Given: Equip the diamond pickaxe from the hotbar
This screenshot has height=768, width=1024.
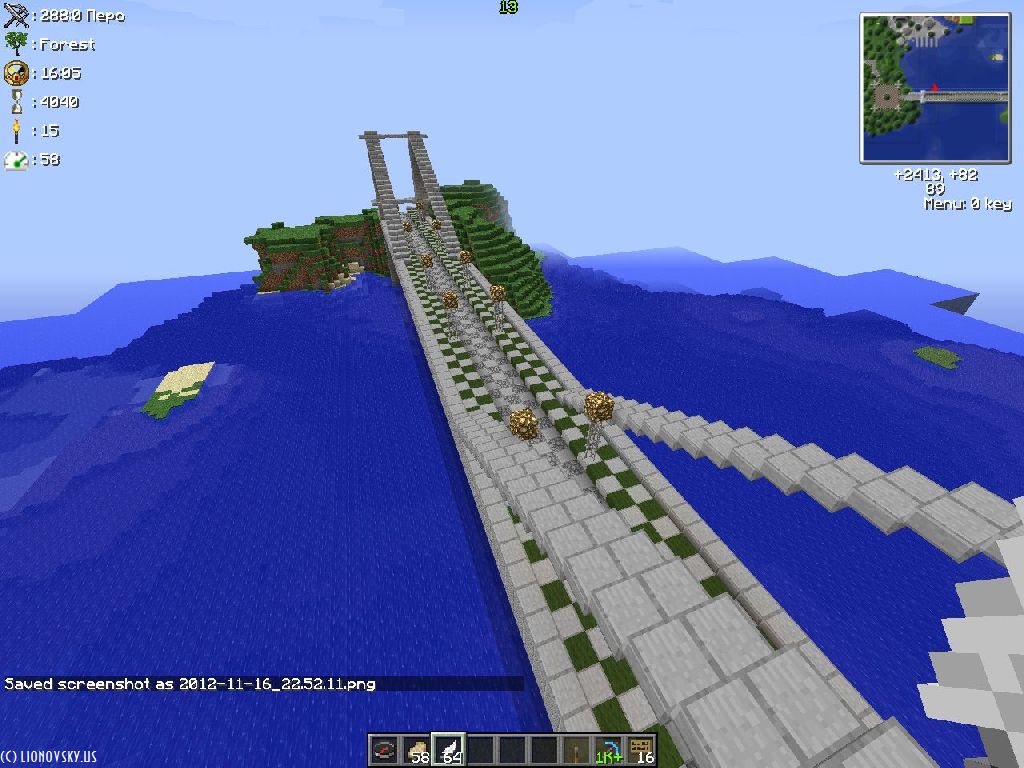Looking at the screenshot, I should (x=608, y=750).
